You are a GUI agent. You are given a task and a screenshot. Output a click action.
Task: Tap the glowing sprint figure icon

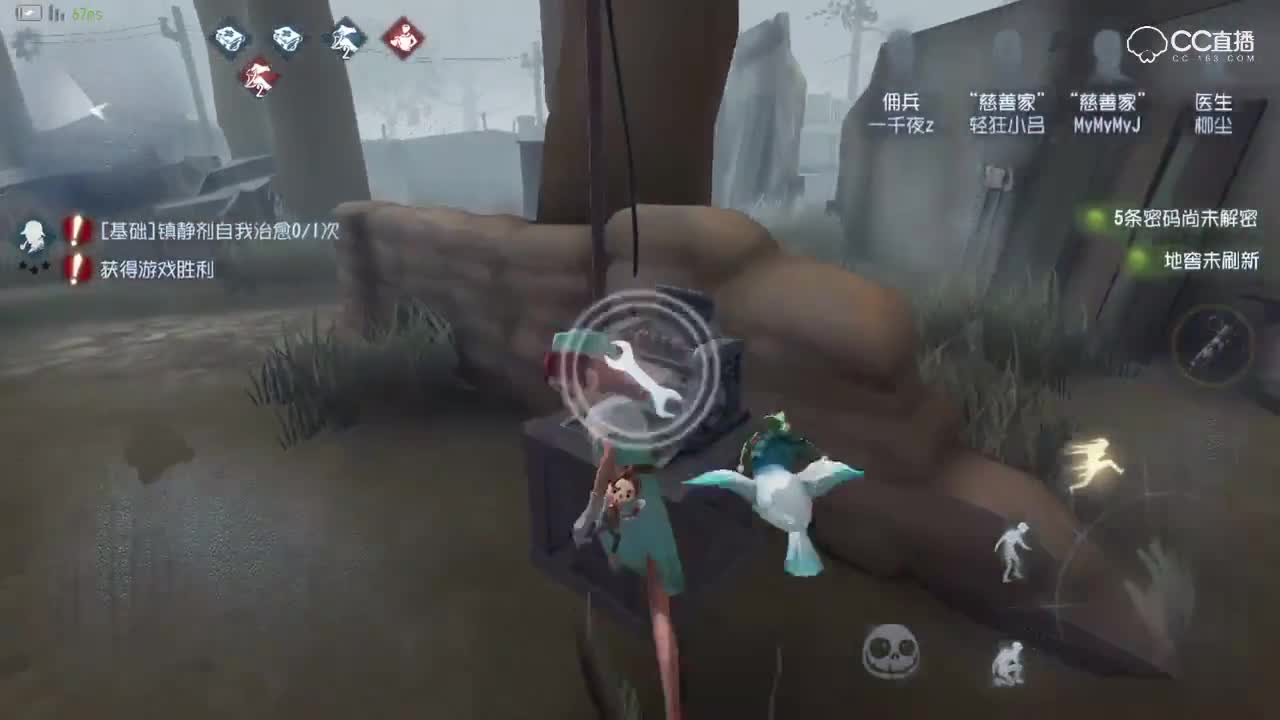point(1097,463)
